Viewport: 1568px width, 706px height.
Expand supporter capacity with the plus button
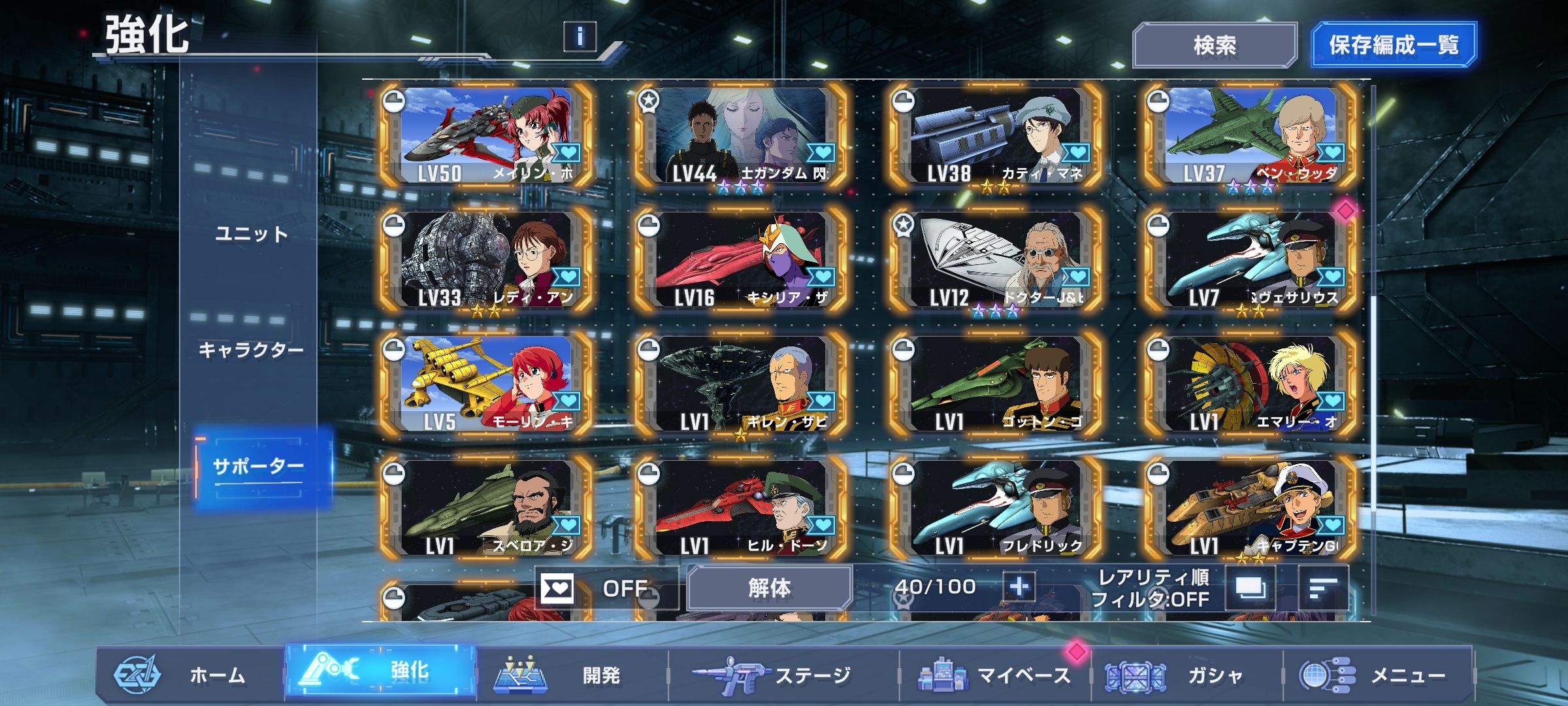(1019, 587)
